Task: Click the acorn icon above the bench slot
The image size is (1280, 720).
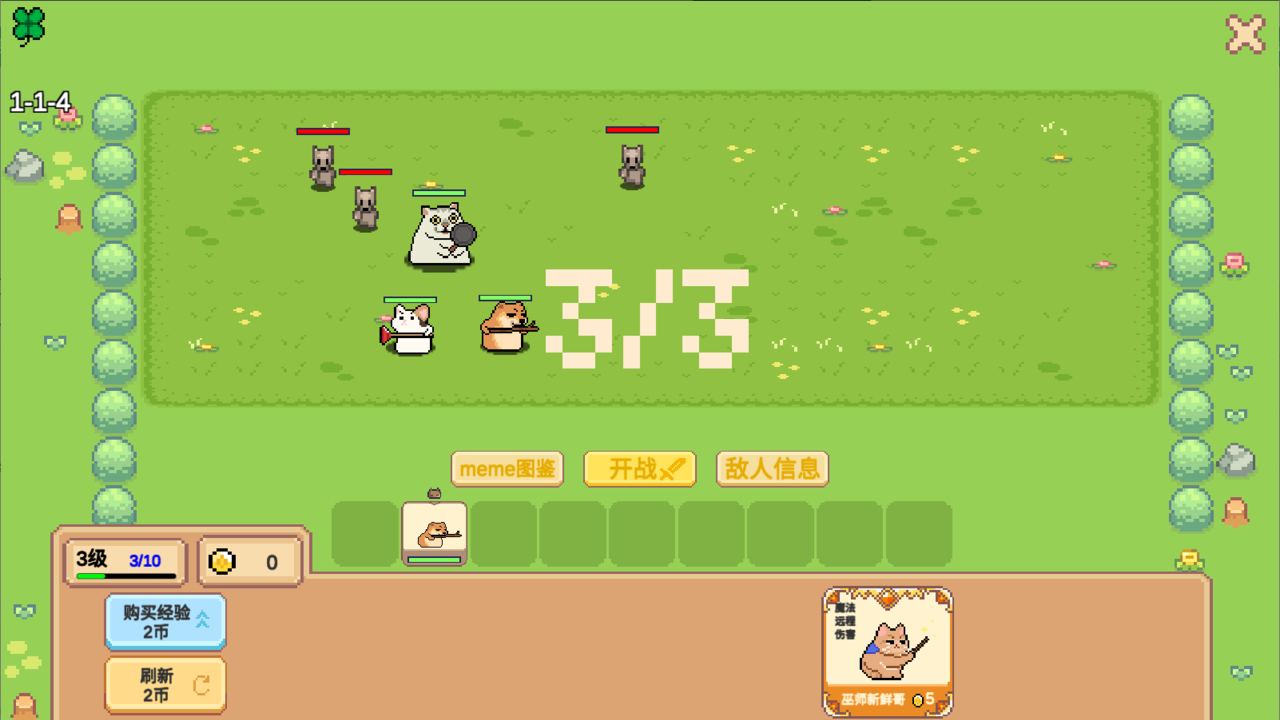Action: (x=432, y=494)
